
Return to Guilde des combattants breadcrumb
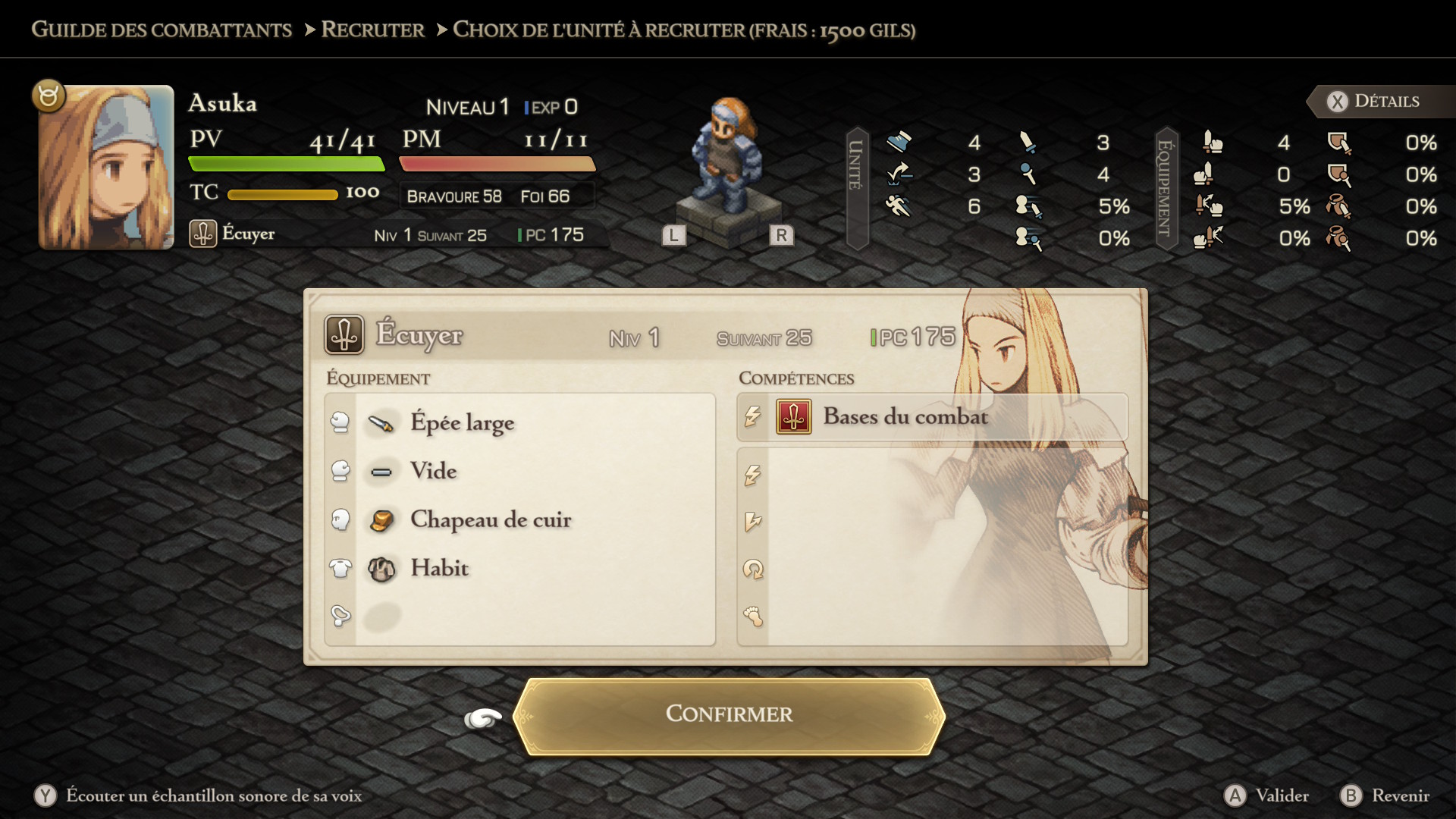point(162,30)
